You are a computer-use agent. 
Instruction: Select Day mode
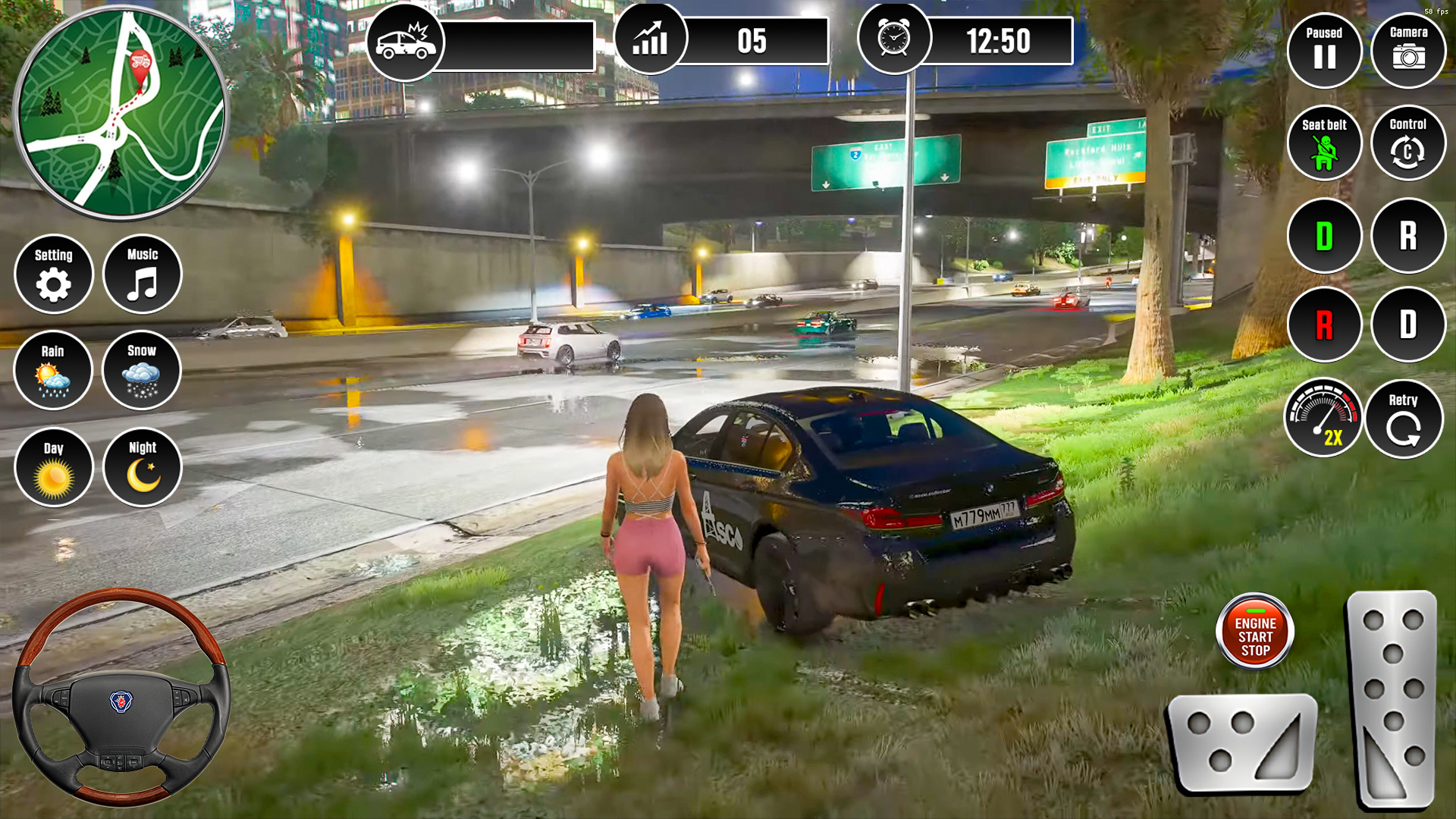point(53,466)
